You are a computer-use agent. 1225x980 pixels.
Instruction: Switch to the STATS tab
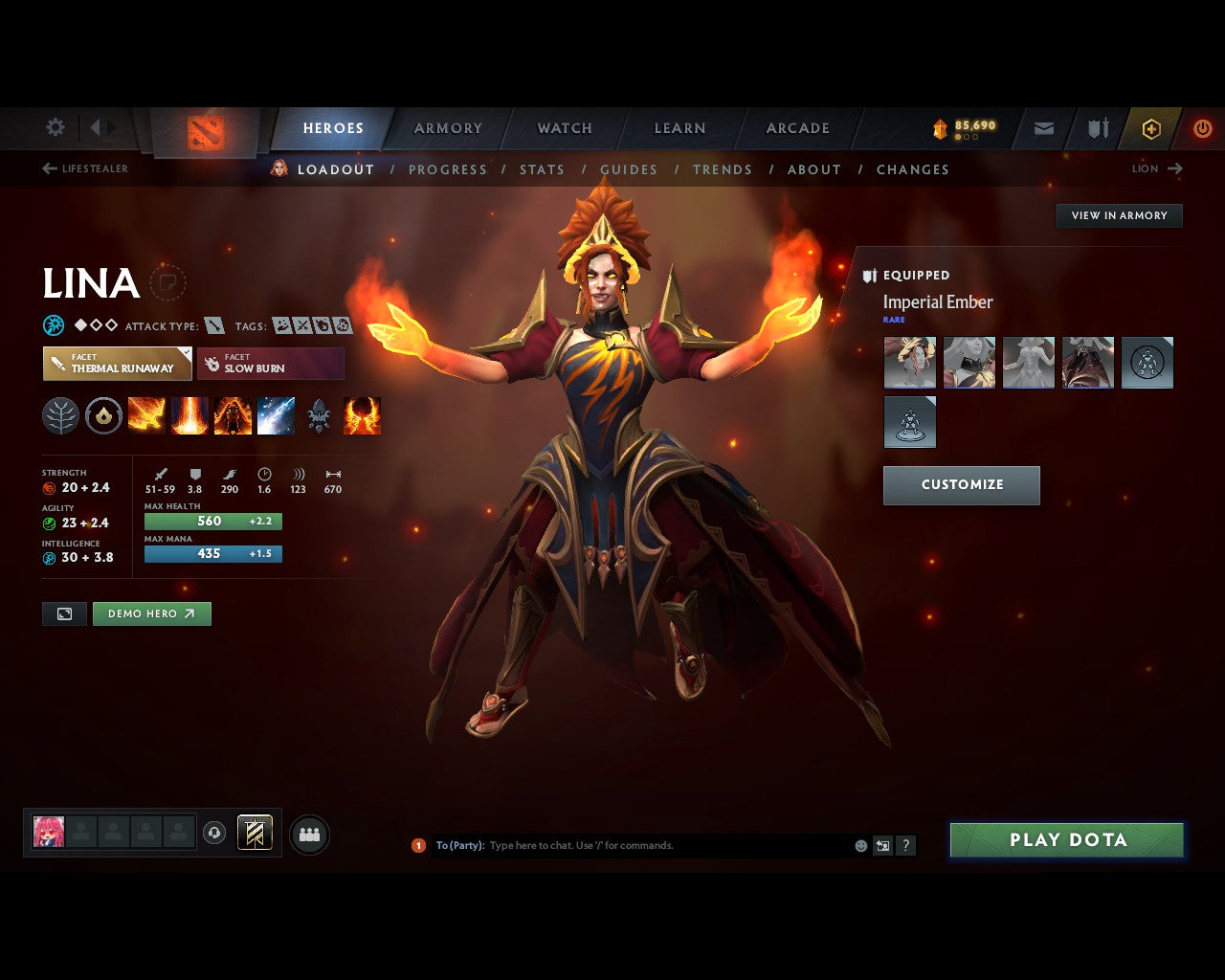(542, 169)
